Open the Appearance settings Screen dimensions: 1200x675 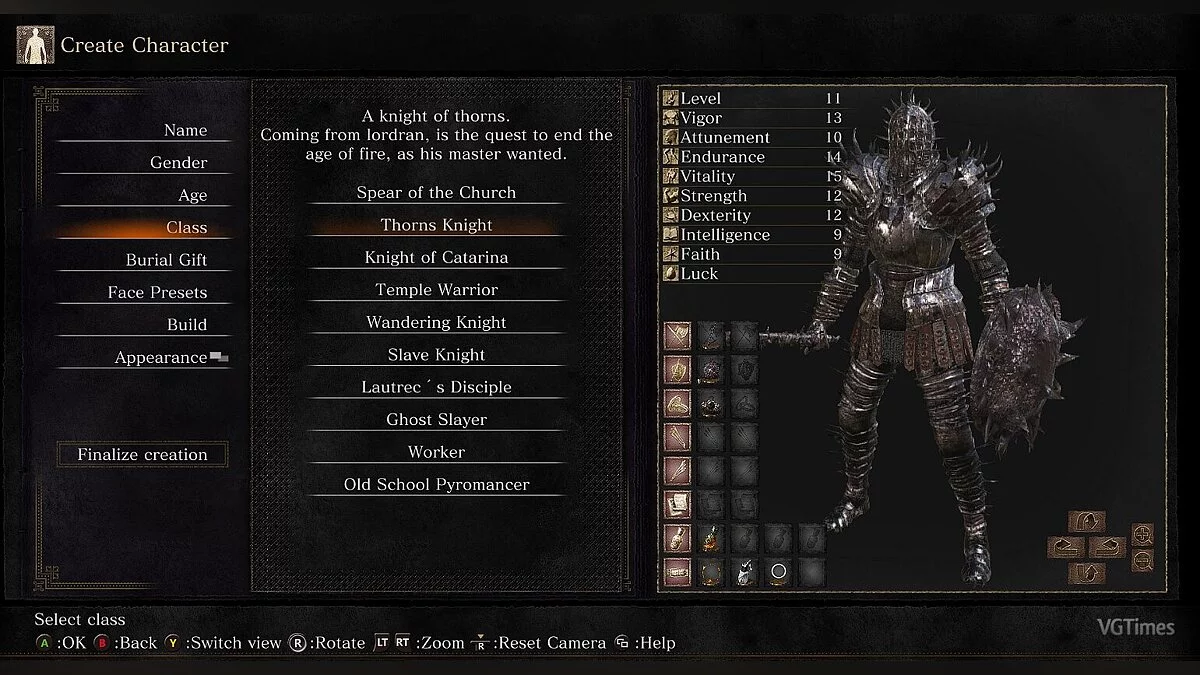click(161, 357)
